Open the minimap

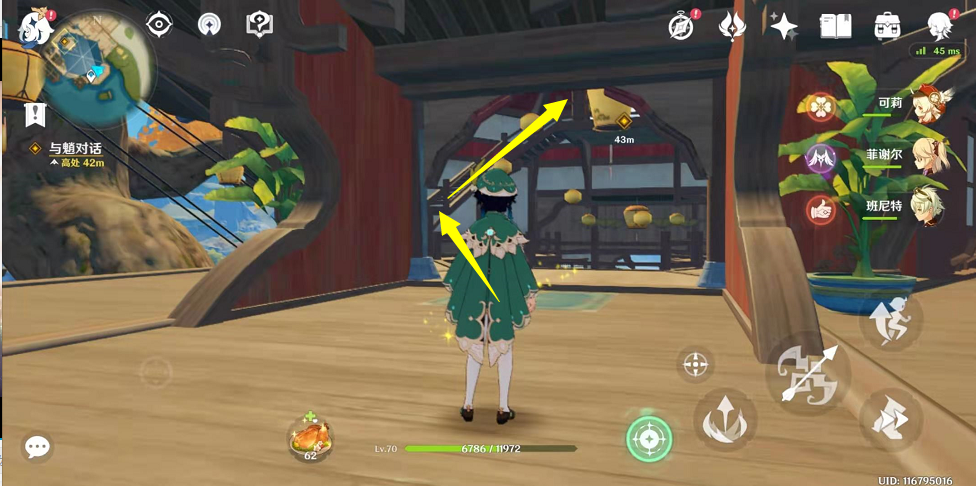click(x=95, y=62)
